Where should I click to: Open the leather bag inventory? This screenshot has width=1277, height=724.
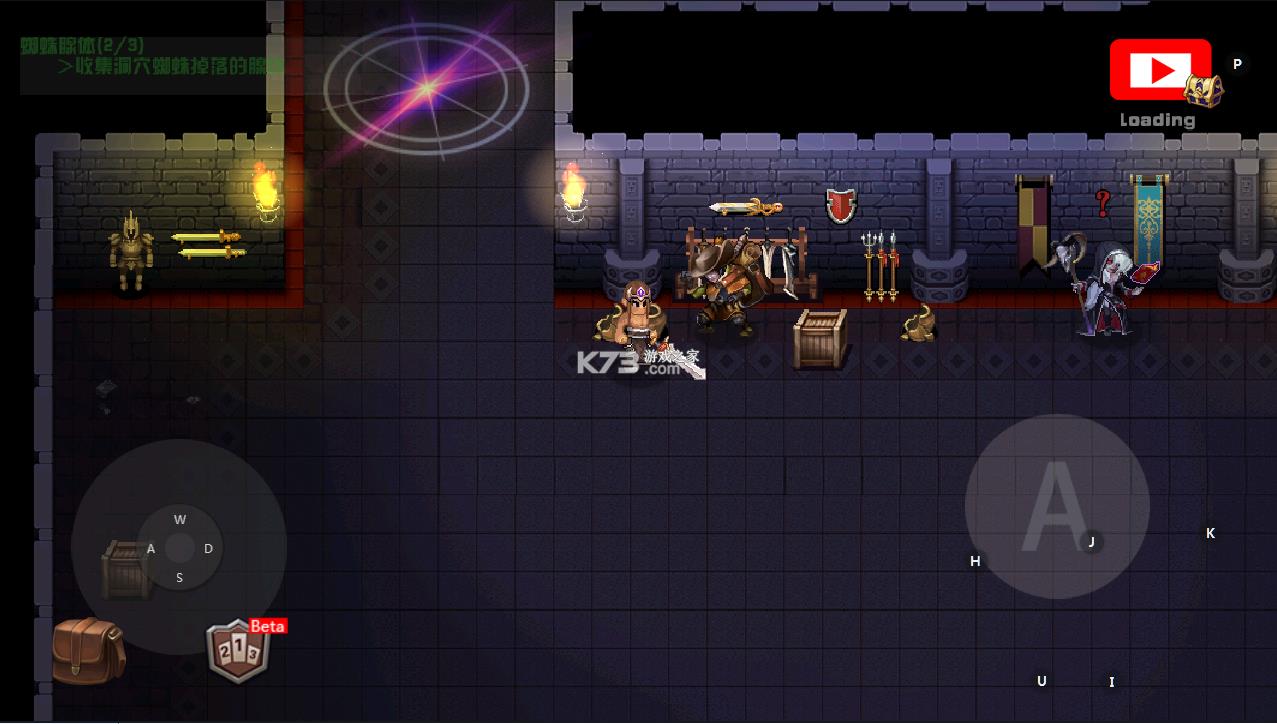point(88,650)
